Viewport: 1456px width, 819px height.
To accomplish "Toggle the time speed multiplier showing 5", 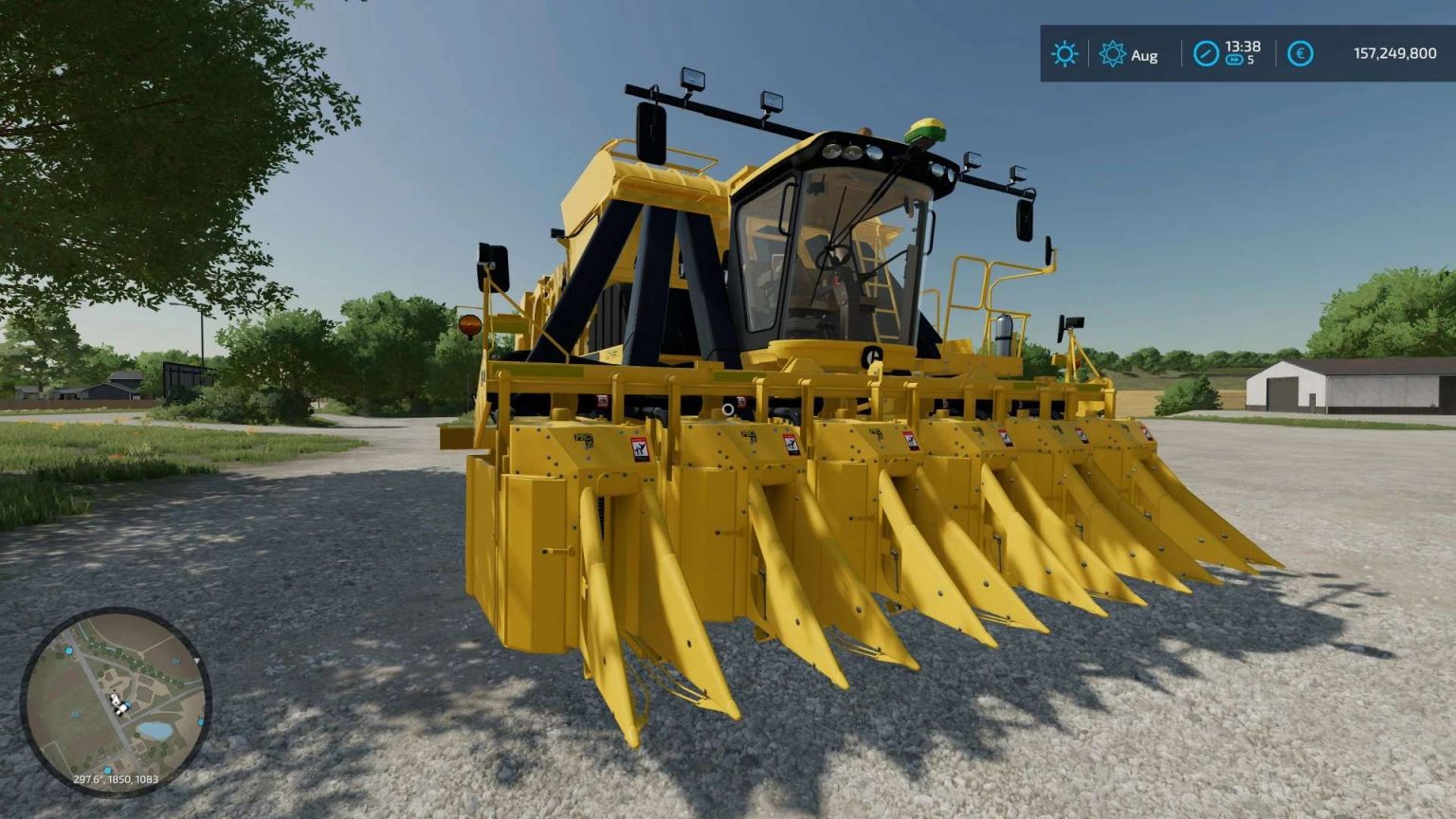I will pos(1250,61).
